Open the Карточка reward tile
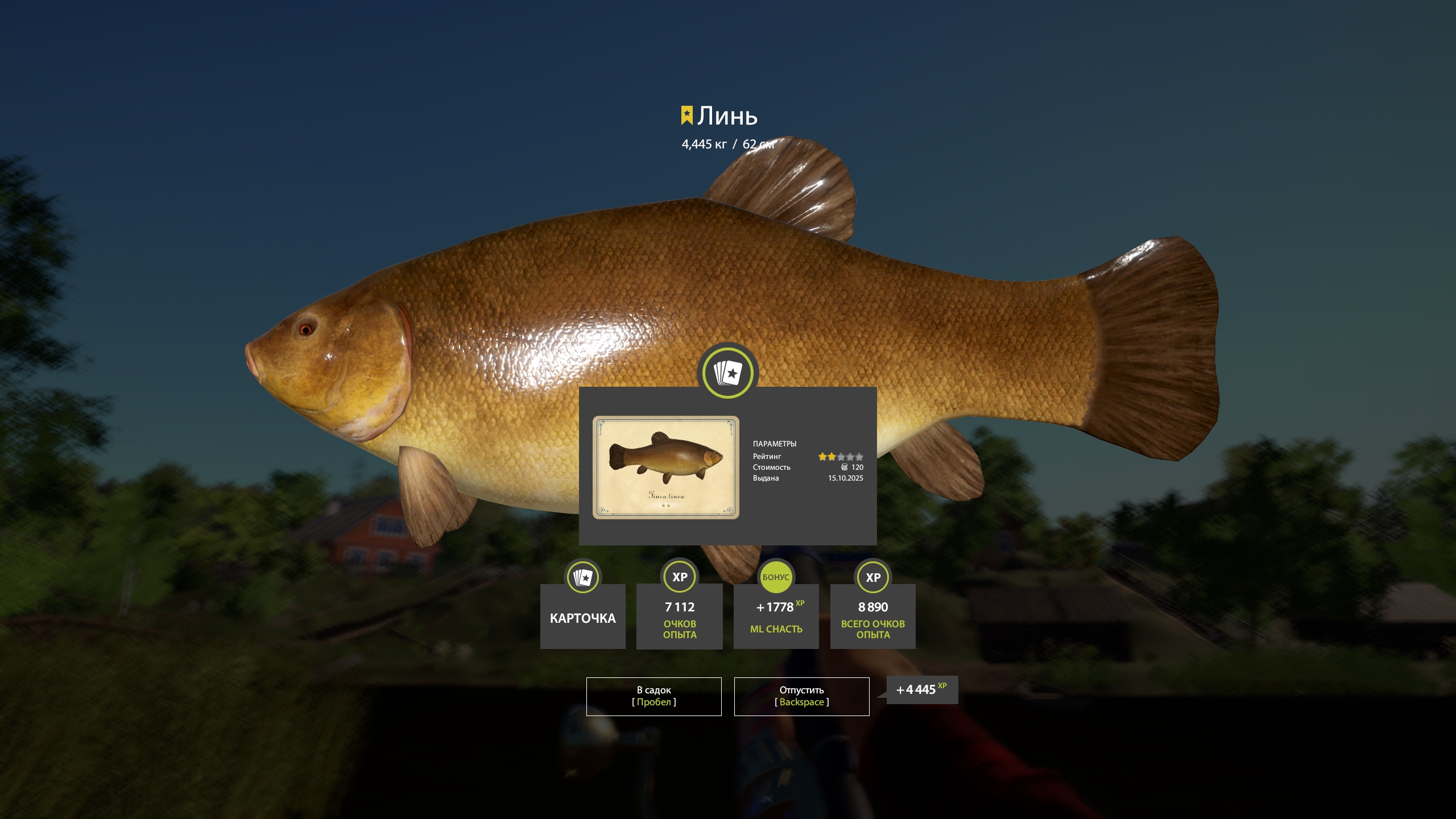The width and height of the screenshot is (1456, 819). pos(582,616)
